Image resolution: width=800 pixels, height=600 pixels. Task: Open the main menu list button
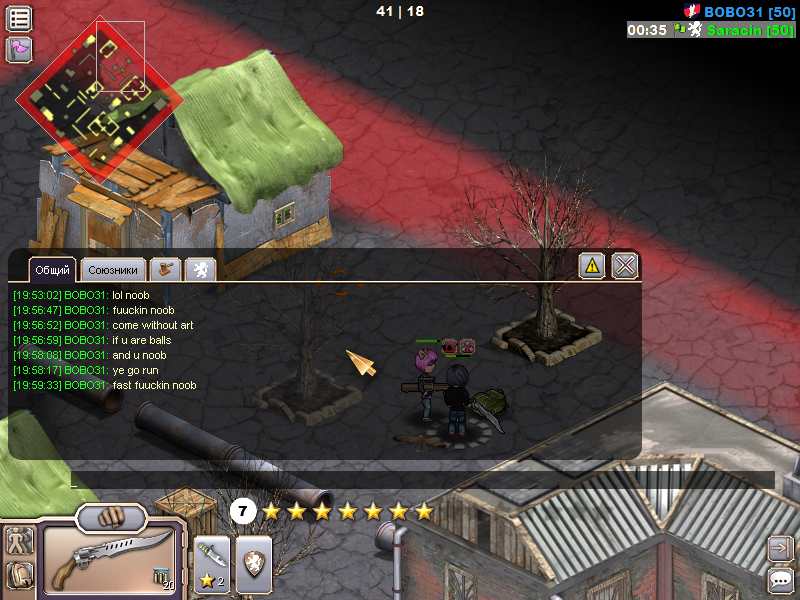[x=19, y=19]
